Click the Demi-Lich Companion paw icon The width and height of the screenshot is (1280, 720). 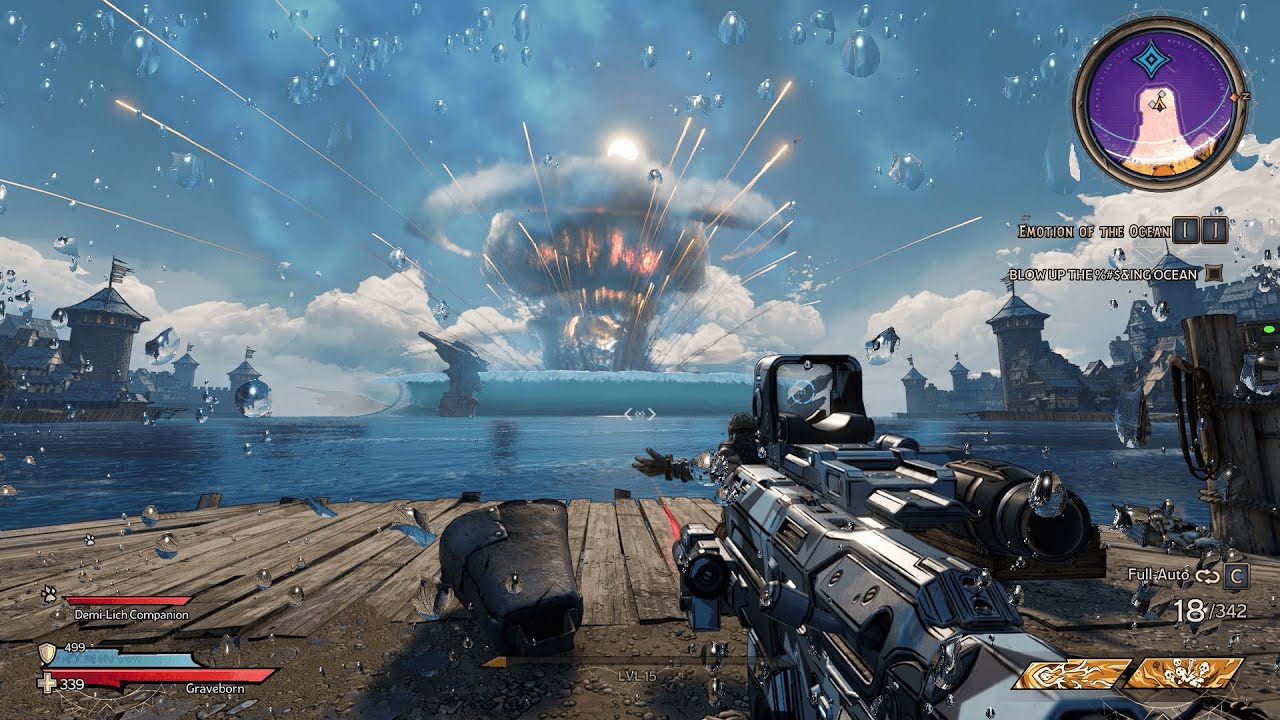48,594
